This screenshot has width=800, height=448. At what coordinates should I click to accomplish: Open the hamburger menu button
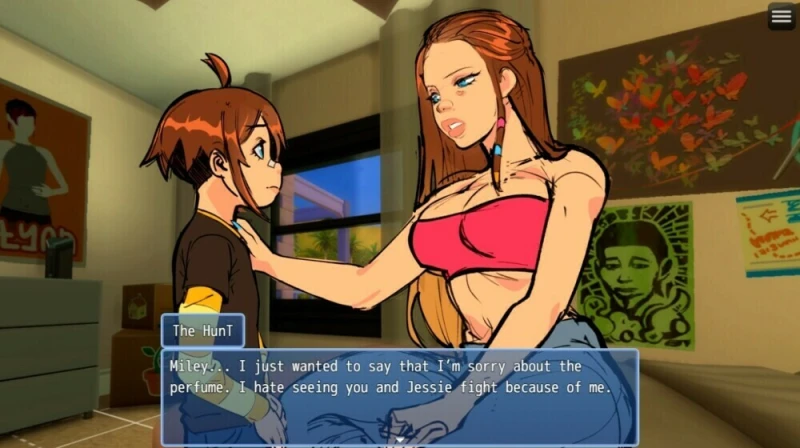(781, 16)
